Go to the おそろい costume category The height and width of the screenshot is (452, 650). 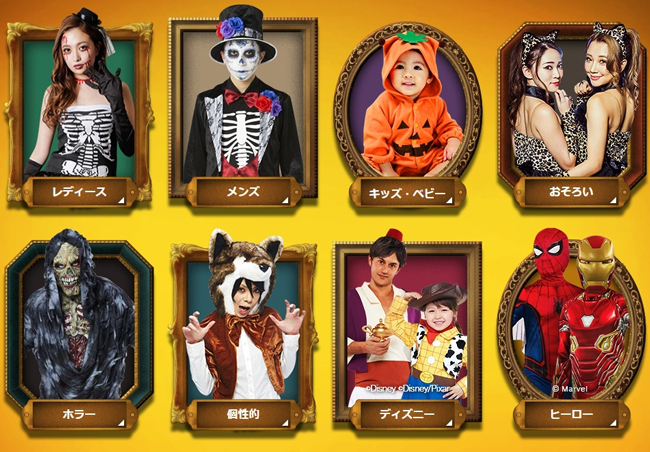(x=571, y=190)
